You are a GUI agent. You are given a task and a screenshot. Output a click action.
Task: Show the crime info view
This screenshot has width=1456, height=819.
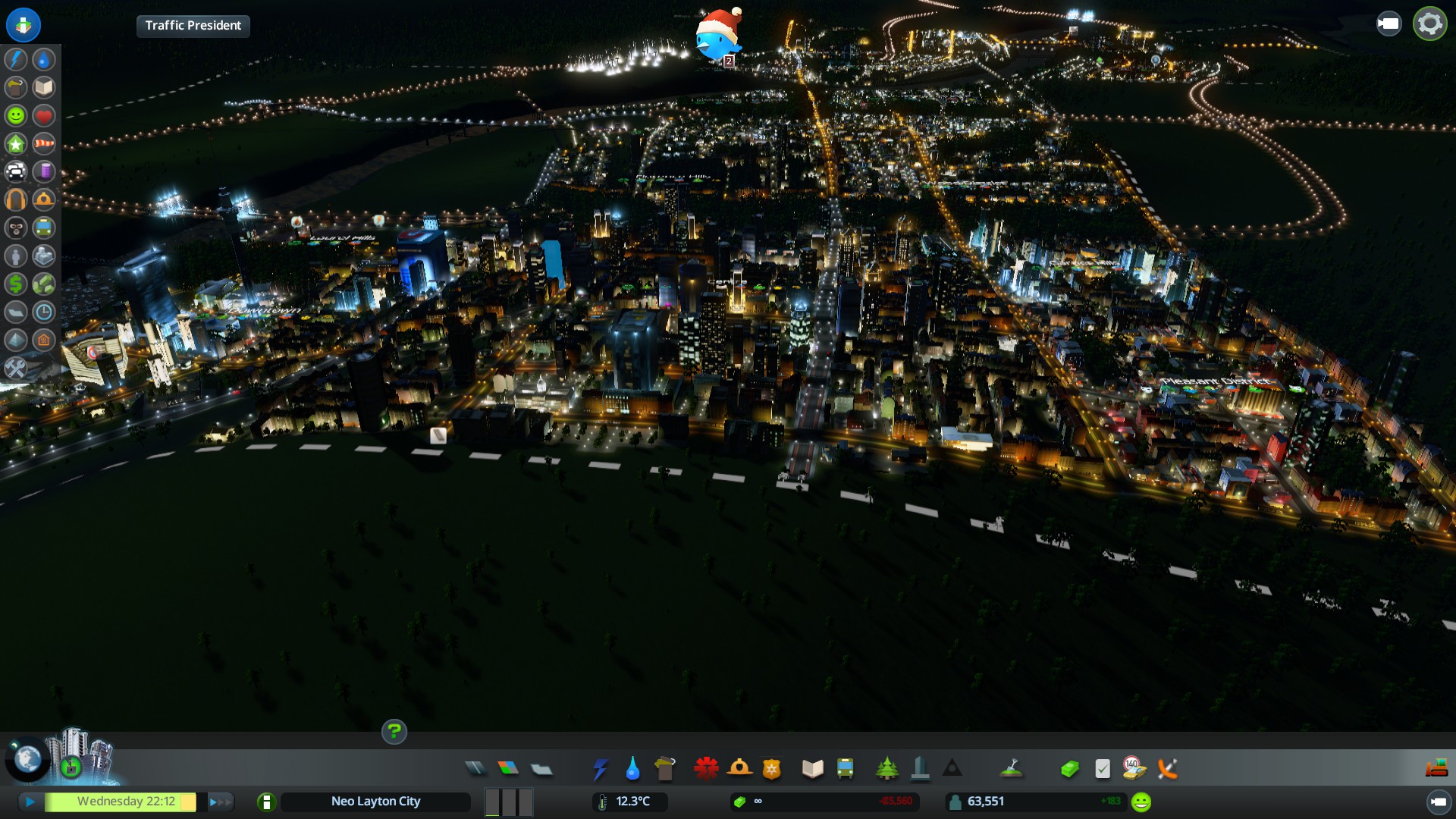16,227
